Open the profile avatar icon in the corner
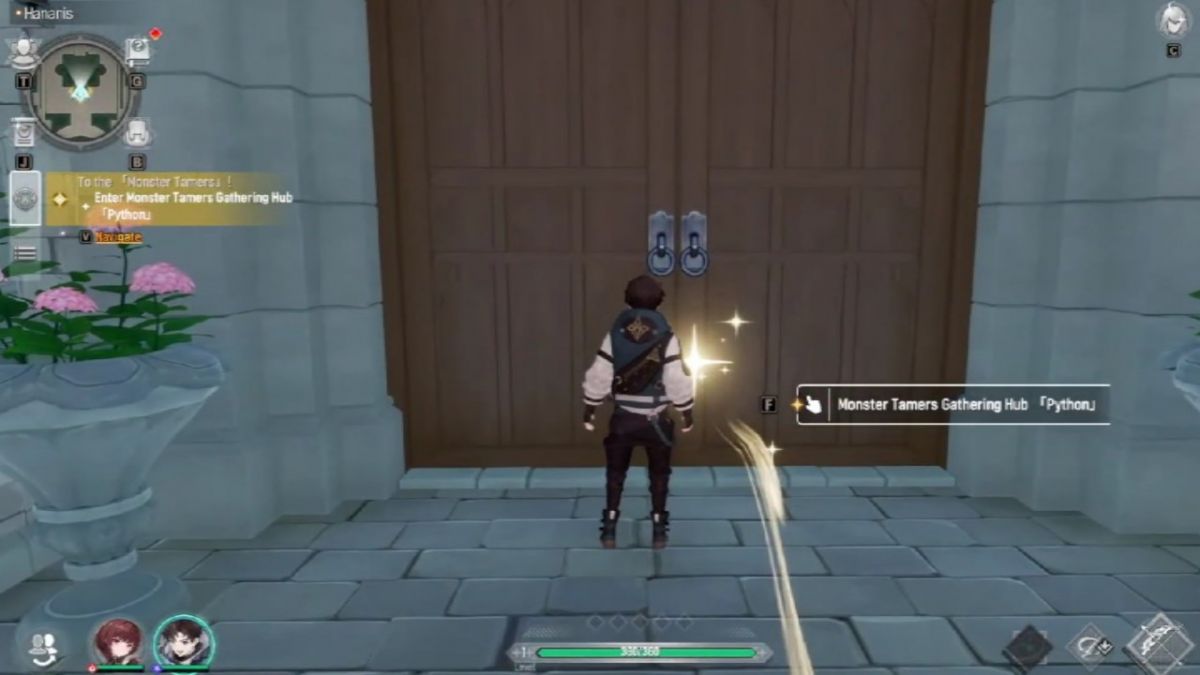The width and height of the screenshot is (1200, 675). [1173, 21]
